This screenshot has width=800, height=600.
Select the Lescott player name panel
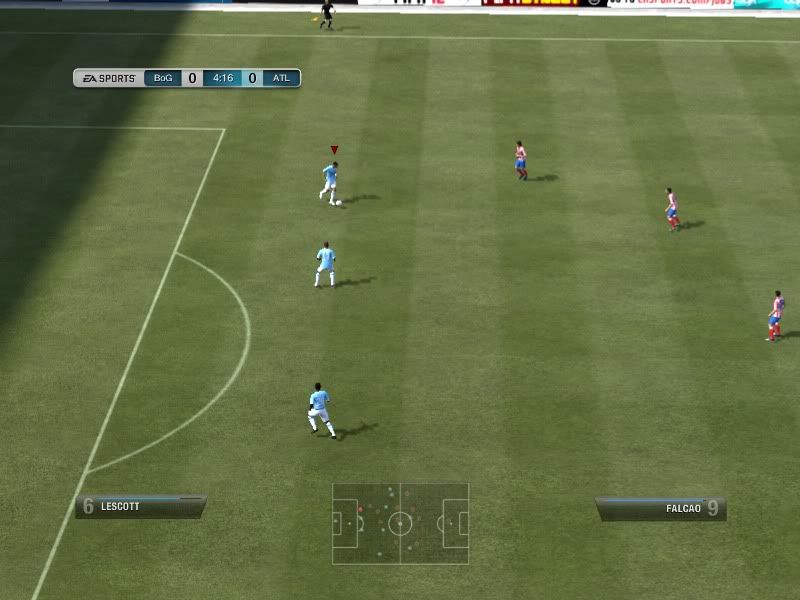140,507
